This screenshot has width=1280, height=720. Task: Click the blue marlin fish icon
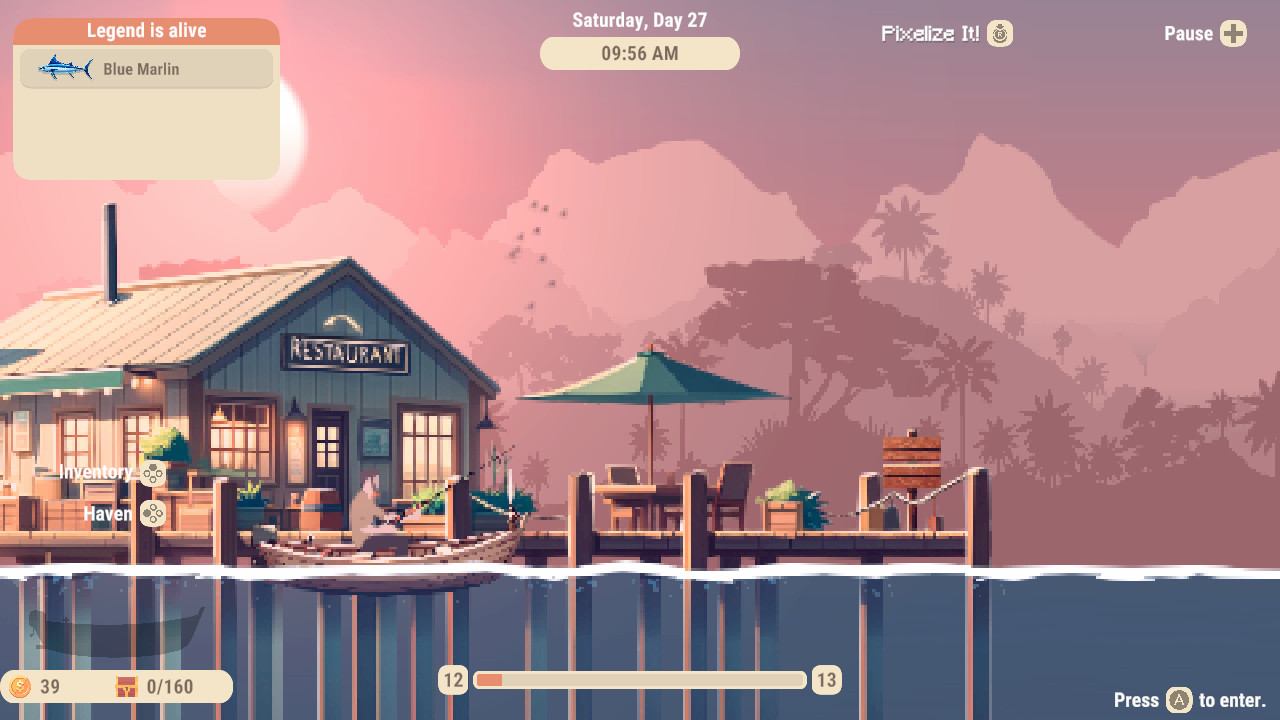[68, 68]
